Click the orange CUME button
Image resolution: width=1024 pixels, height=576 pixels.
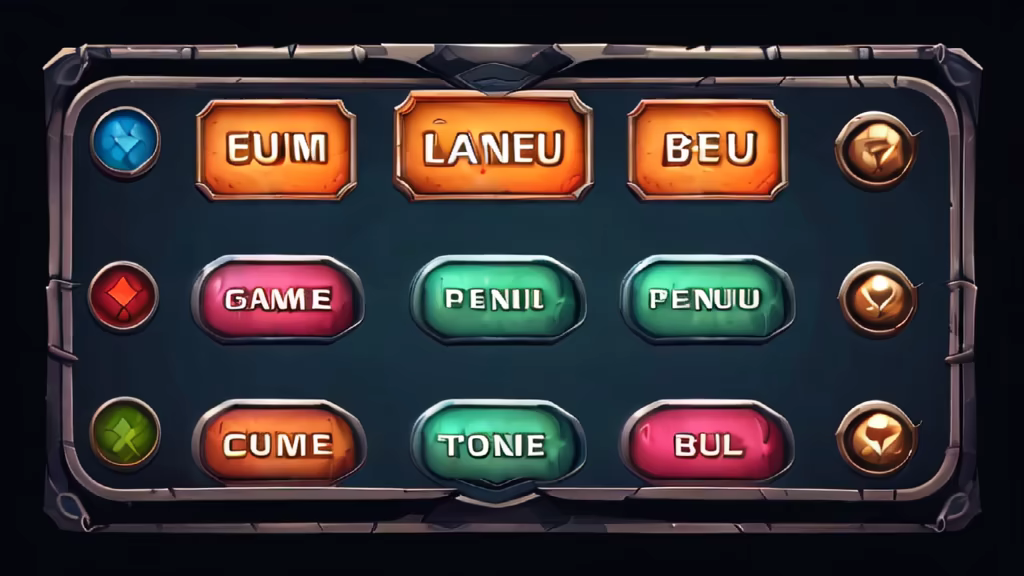click(x=279, y=443)
